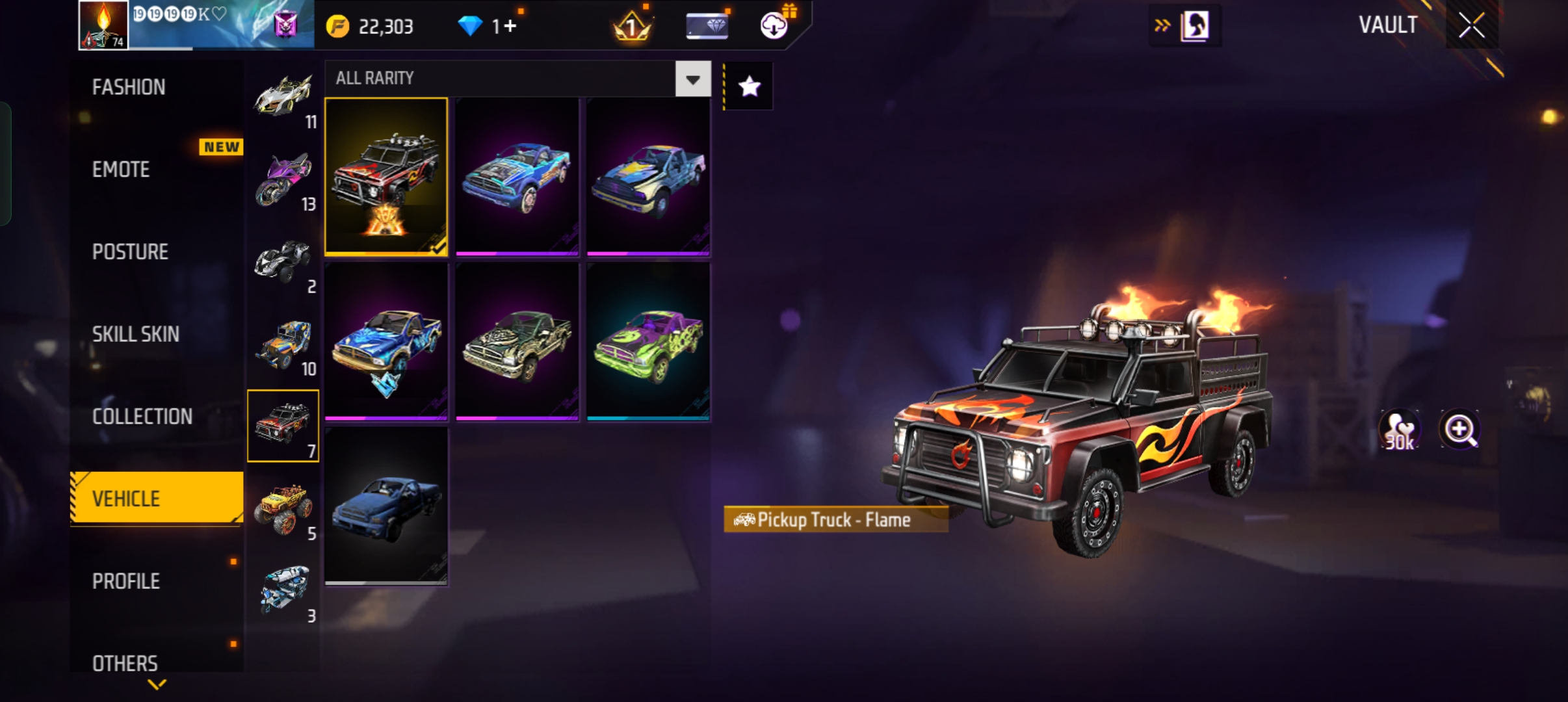Select the monster truck vehicle type
The image size is (1568, 702).
(283, 508)
